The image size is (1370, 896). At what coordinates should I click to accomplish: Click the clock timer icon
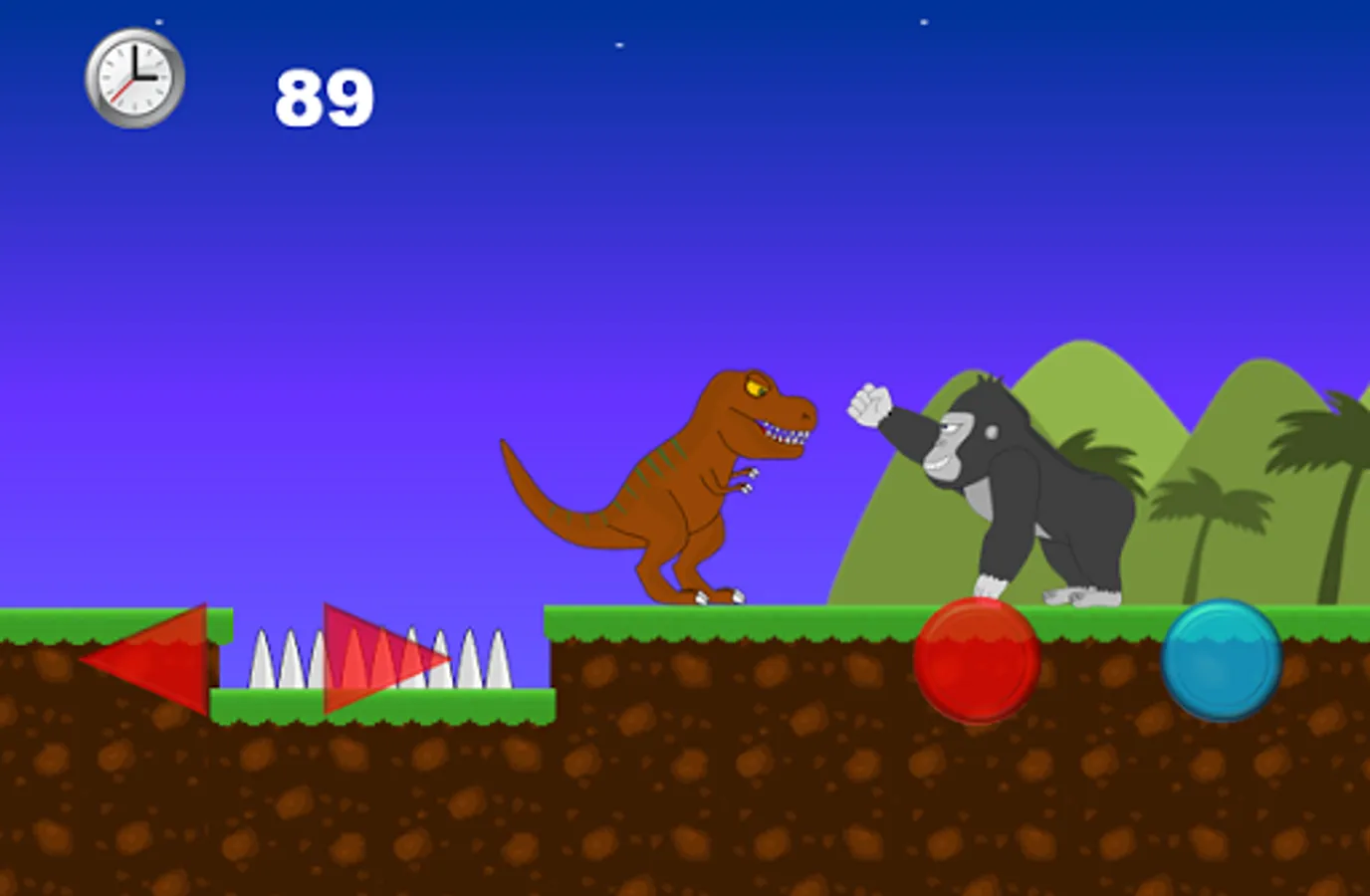point(132,79)
